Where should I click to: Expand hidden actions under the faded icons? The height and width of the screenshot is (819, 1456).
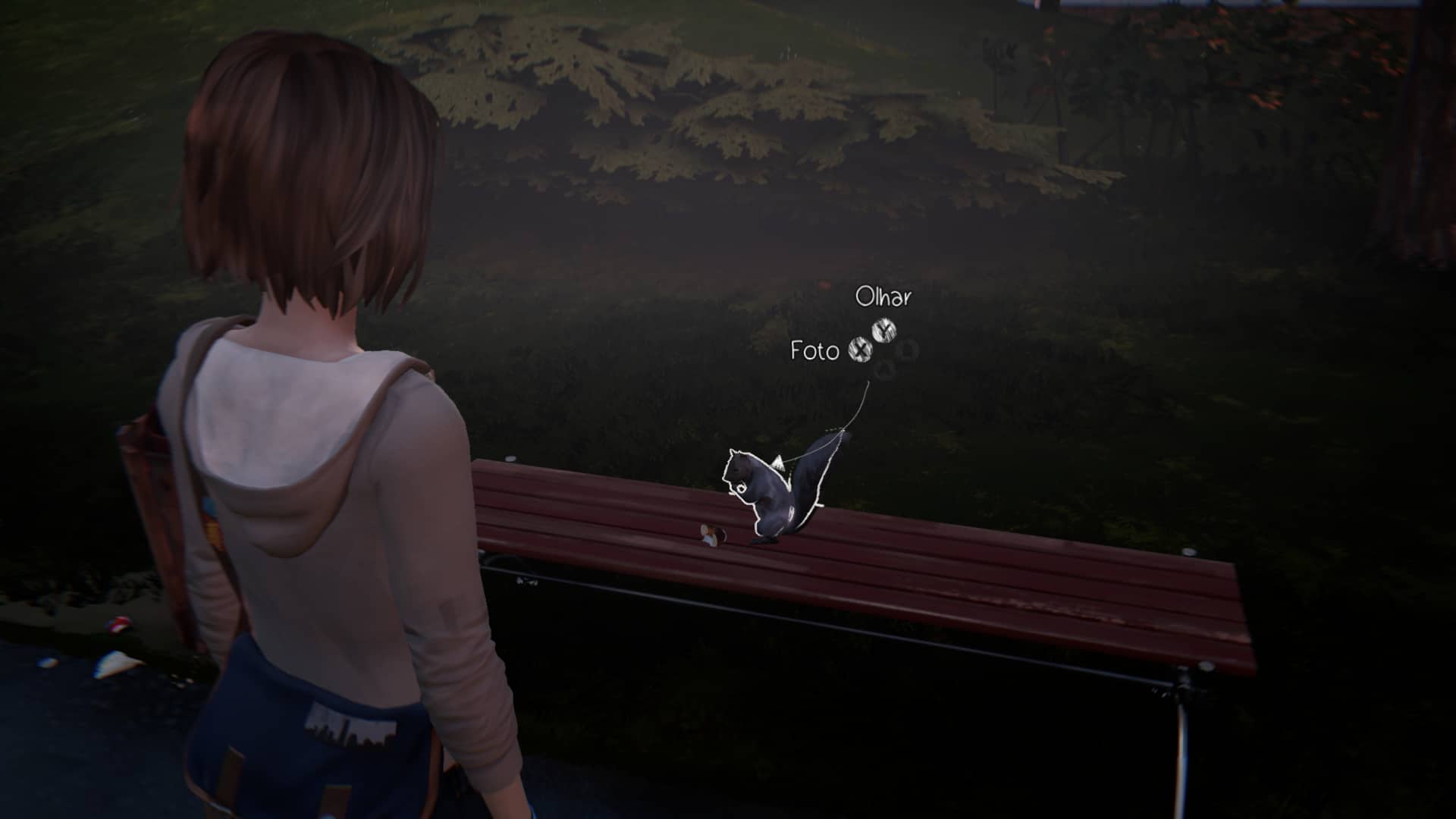(x=895, y=360)
